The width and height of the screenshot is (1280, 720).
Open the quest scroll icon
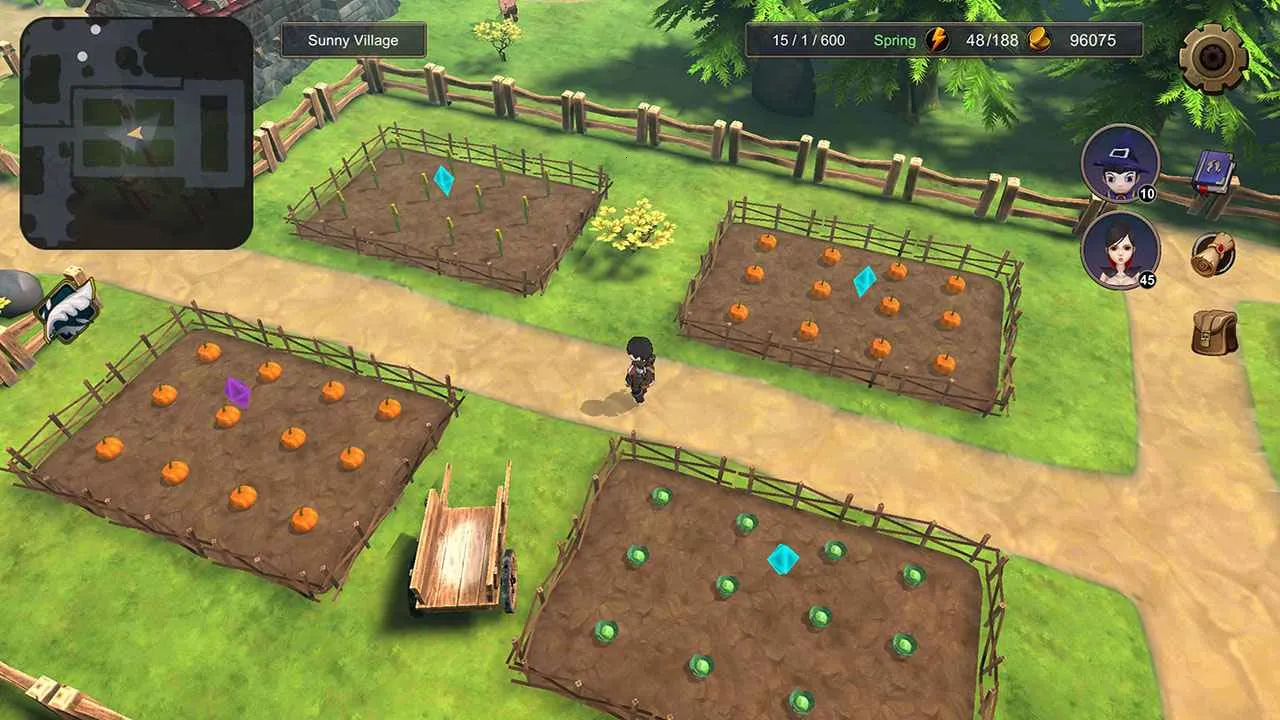click(1214, 254)
